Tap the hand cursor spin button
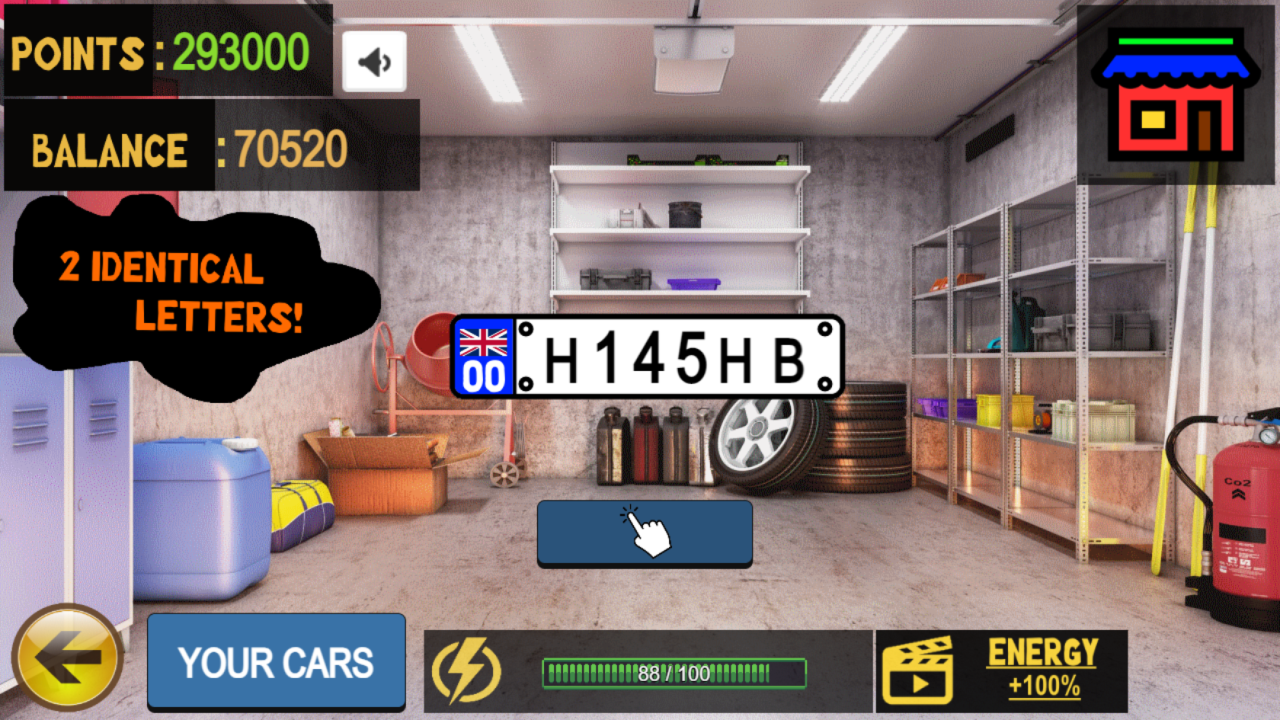 coord(644,533)
